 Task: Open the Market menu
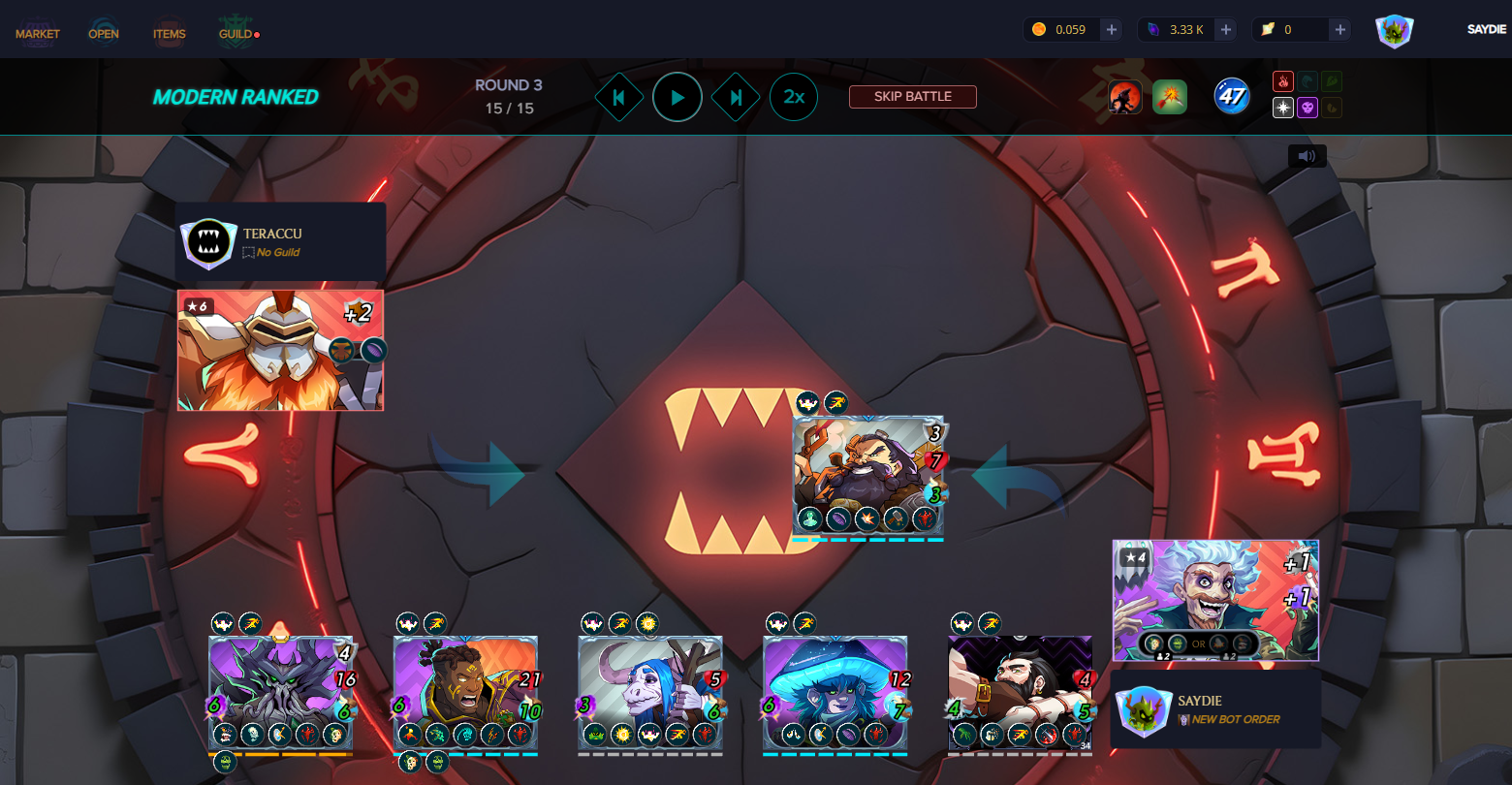[x=37, y=34]
